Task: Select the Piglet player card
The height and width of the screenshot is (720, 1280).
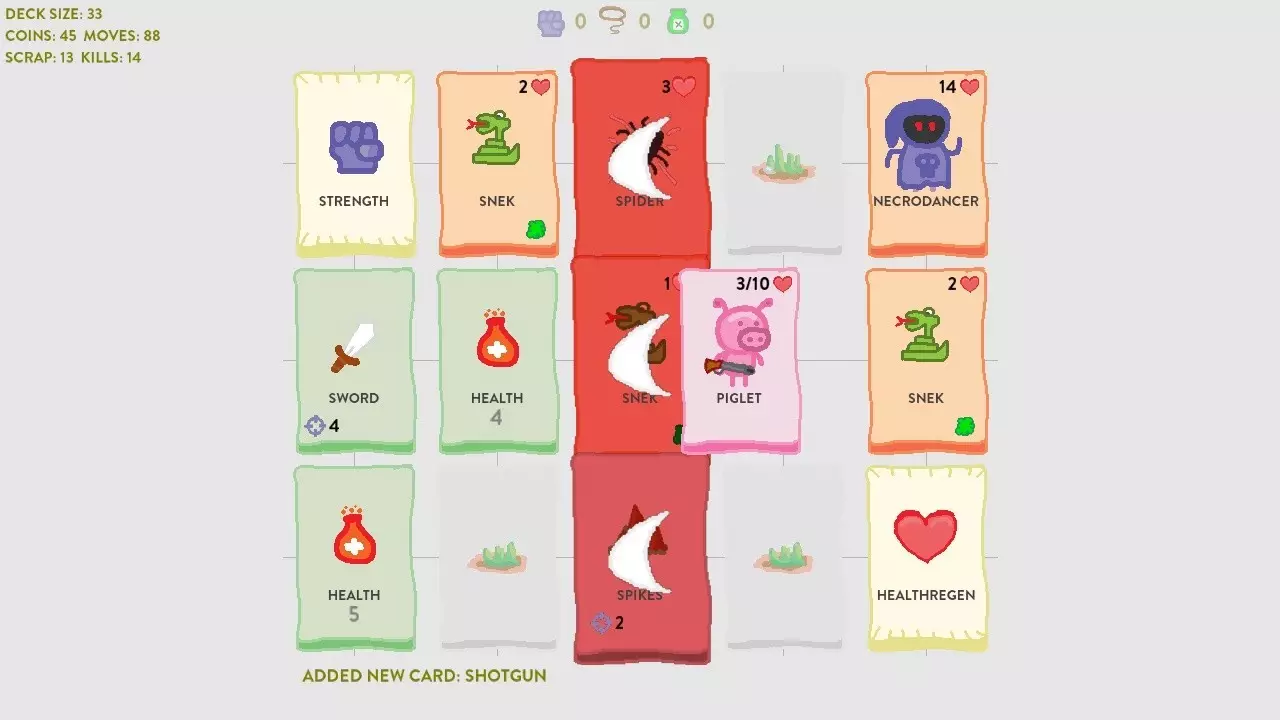Action: pyautogui.click(x=739, y=357)
